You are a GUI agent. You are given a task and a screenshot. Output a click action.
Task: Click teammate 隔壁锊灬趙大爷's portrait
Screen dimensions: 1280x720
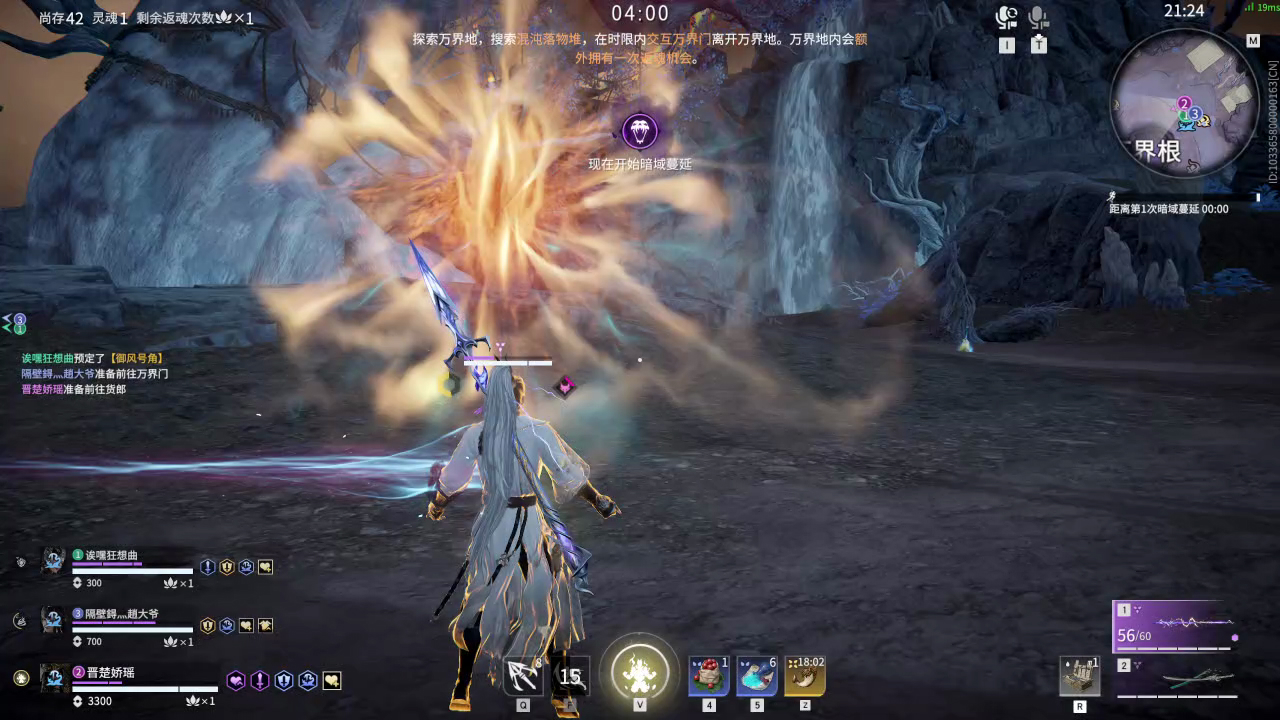52,620
